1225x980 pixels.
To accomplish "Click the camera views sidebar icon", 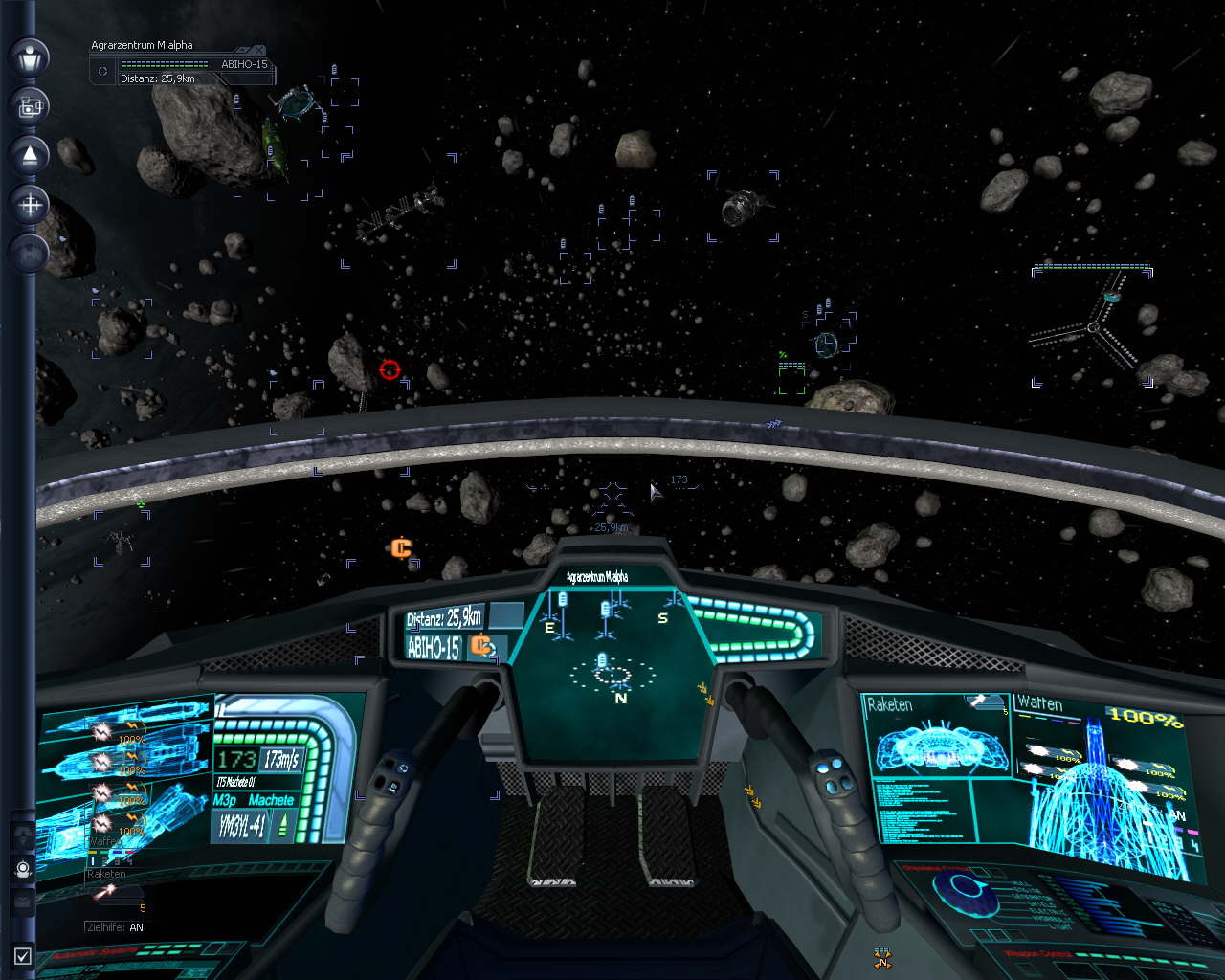I will (x=30, y=106).
